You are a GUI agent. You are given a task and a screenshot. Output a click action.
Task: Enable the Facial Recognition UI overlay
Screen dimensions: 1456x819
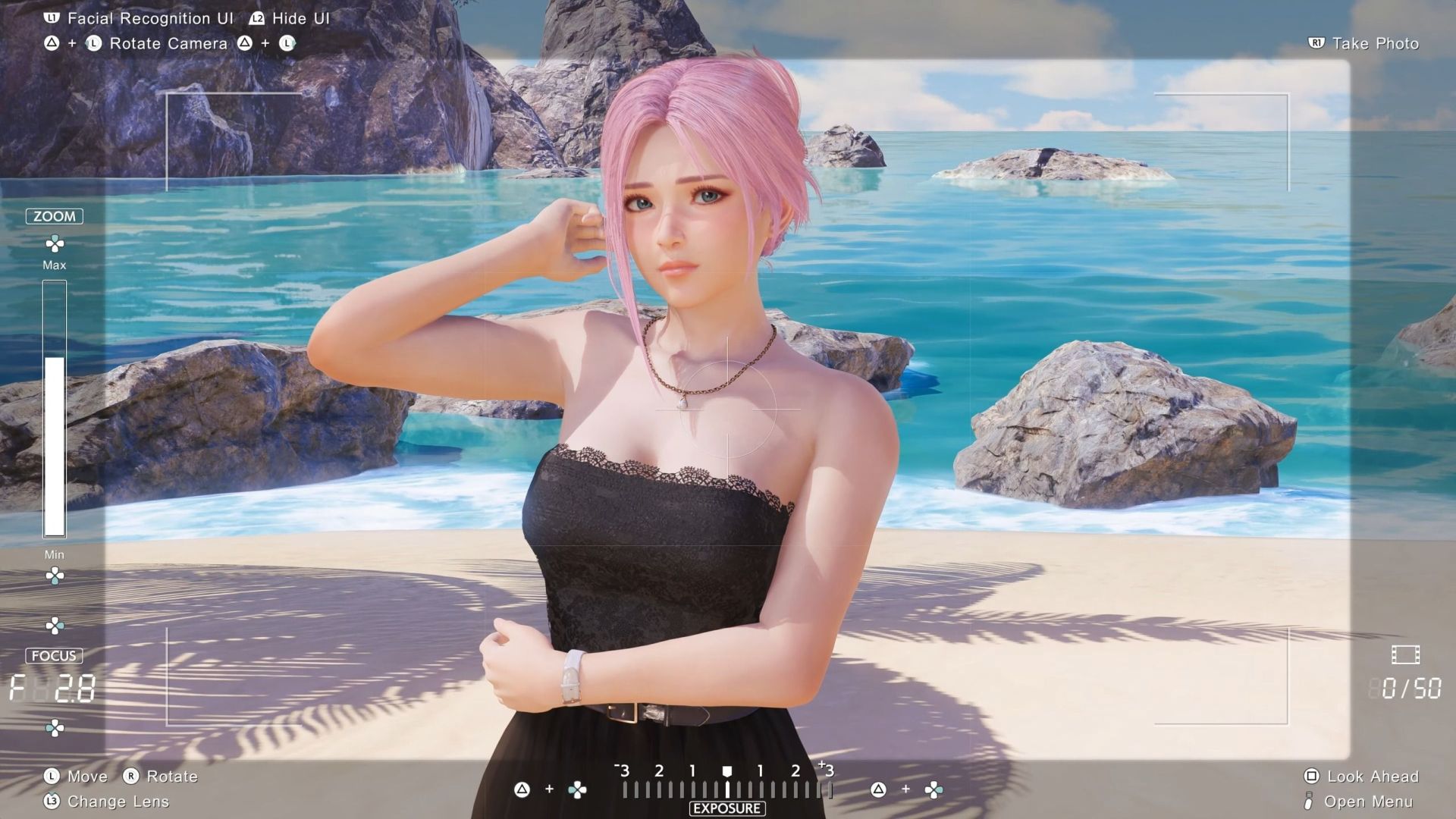(140, 18)
